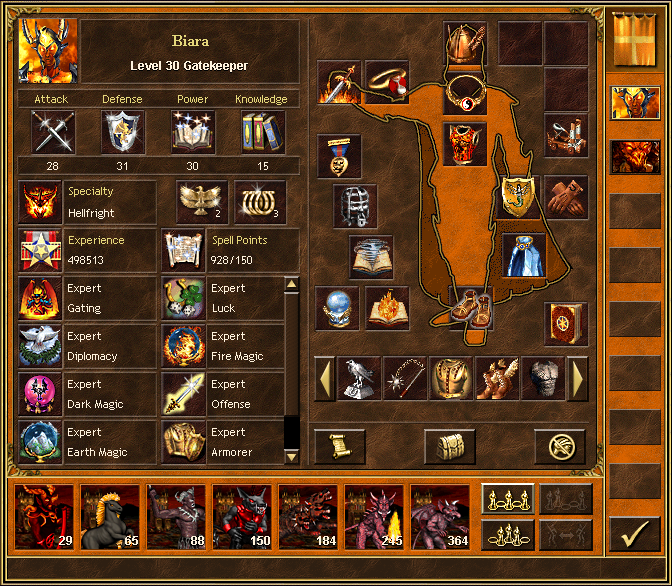This screenshot has height=586, width=672.
Task: Switch to the red demon hero portrait
Action: click(x=633, y=157)
